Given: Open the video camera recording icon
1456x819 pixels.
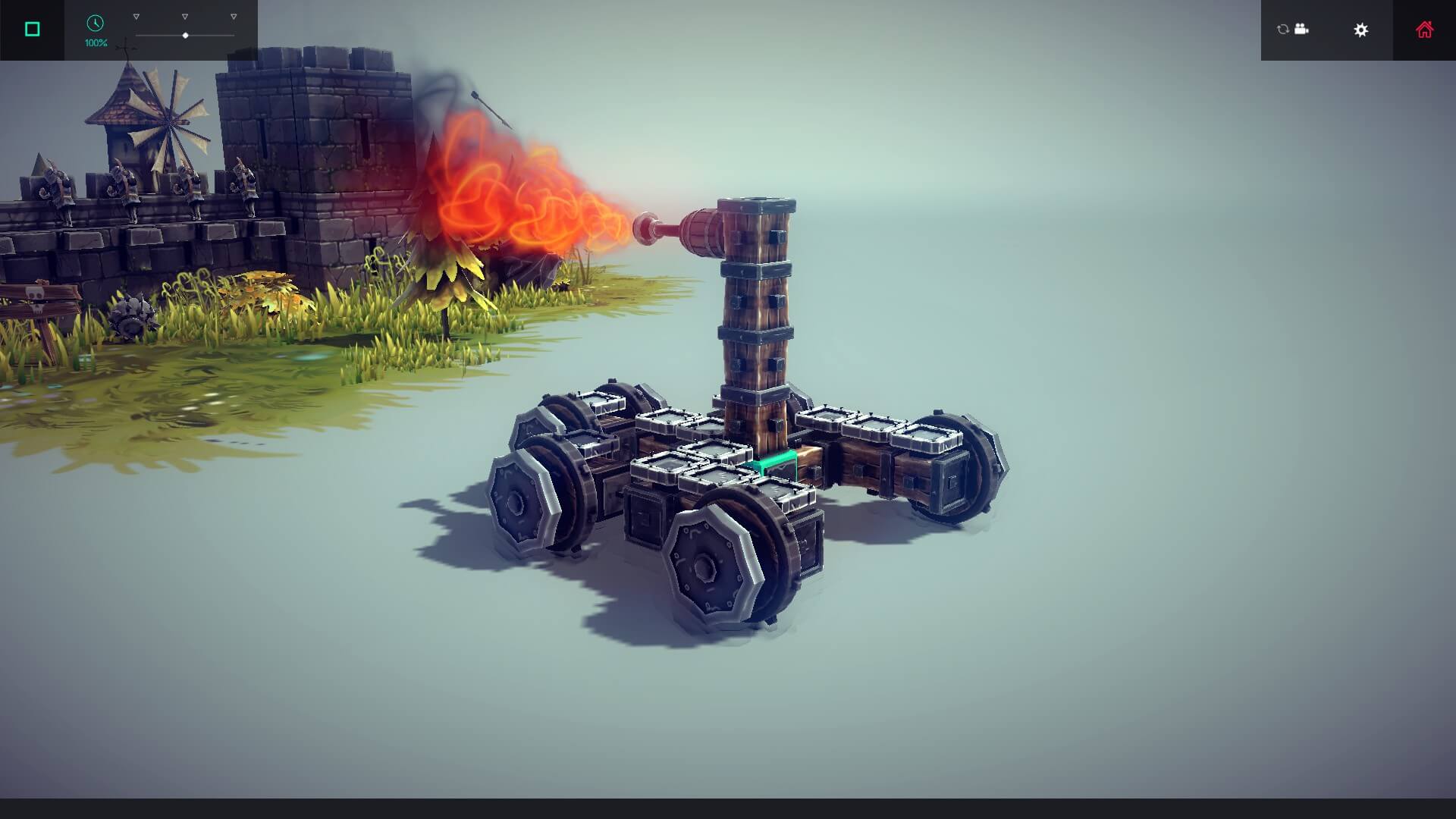Looking at the screenshot, I should click(x=1302, y=30).
